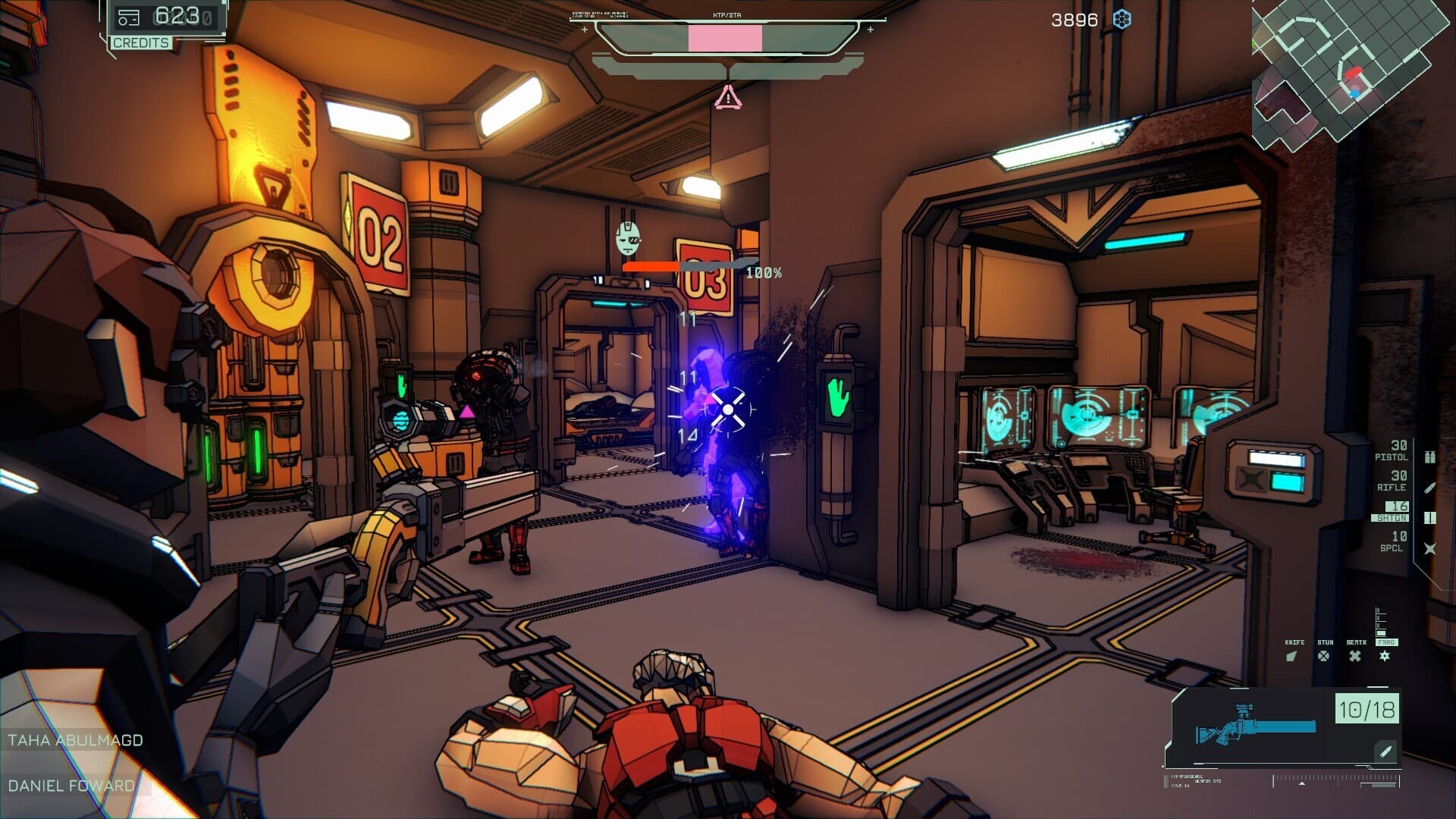Viewport: 1456px width, 819px height.
Task: Select teammate Daniel Foward's name
Action: pos(71,786)
